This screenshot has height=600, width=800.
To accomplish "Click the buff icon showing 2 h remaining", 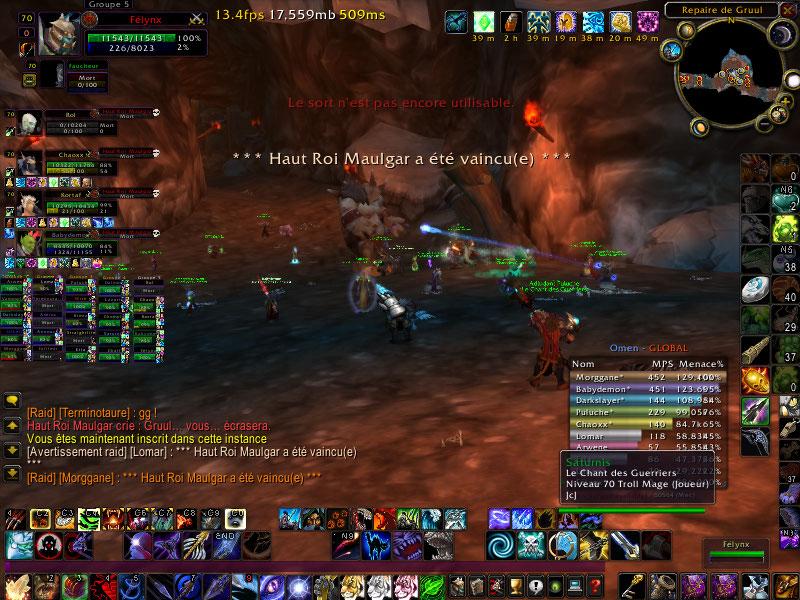I will [x=510, y=21].
